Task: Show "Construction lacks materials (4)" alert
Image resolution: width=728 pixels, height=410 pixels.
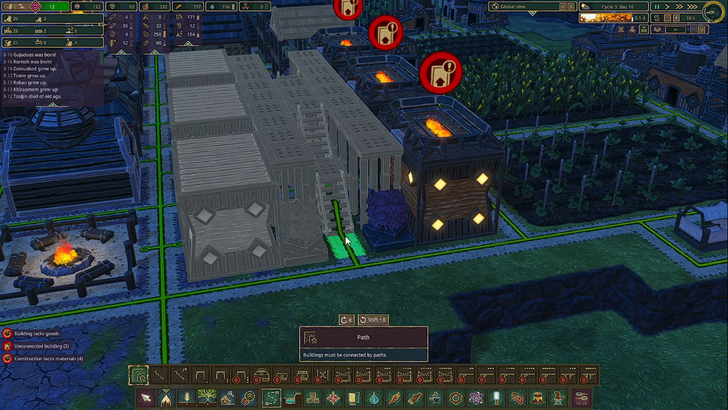Action: (49, 358)
